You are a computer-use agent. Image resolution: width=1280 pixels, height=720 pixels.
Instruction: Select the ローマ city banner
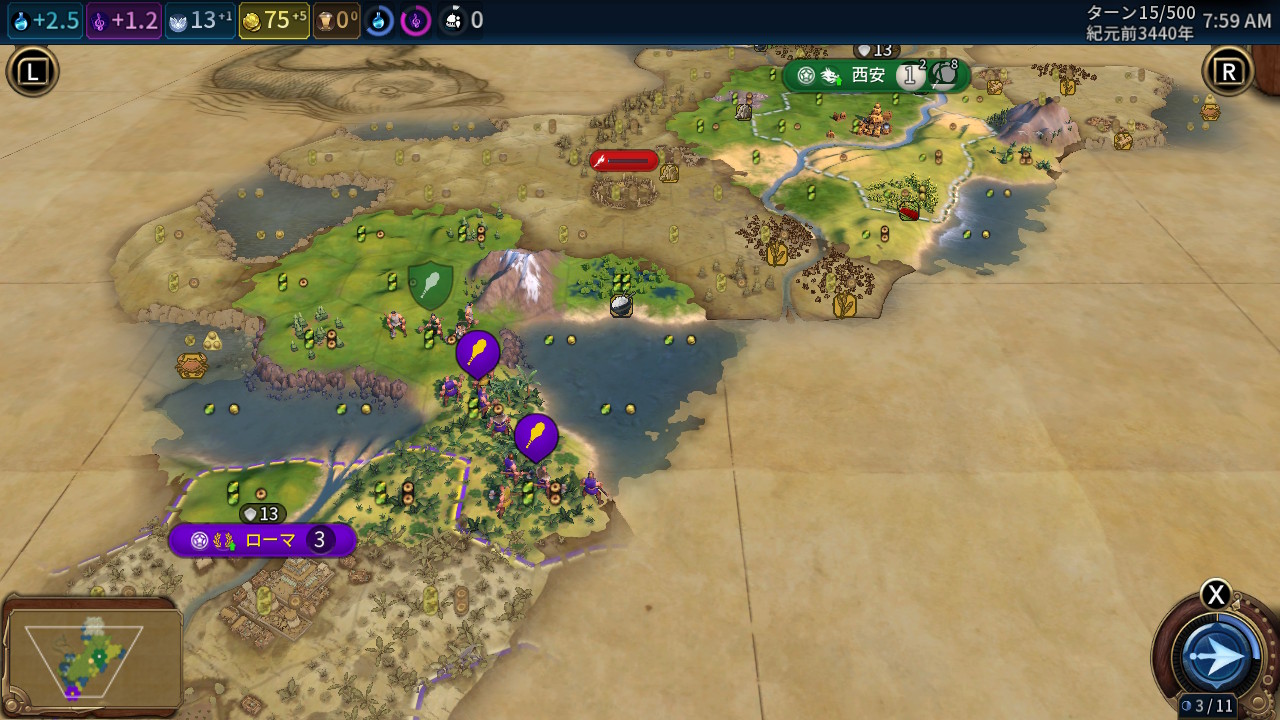click(262, 541)
